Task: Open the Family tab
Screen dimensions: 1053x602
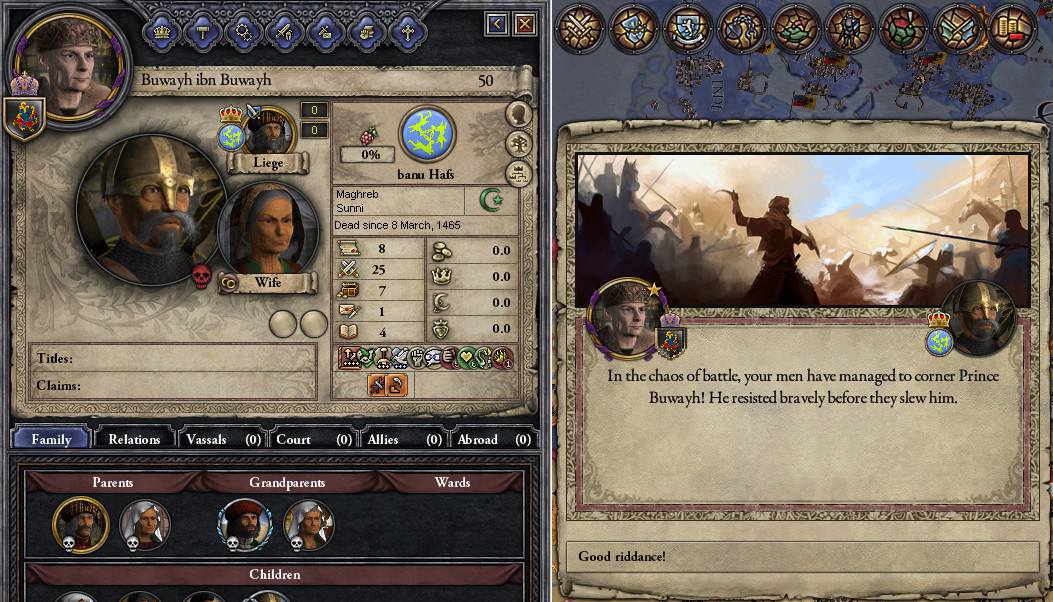Action: [x=51, y=439]
